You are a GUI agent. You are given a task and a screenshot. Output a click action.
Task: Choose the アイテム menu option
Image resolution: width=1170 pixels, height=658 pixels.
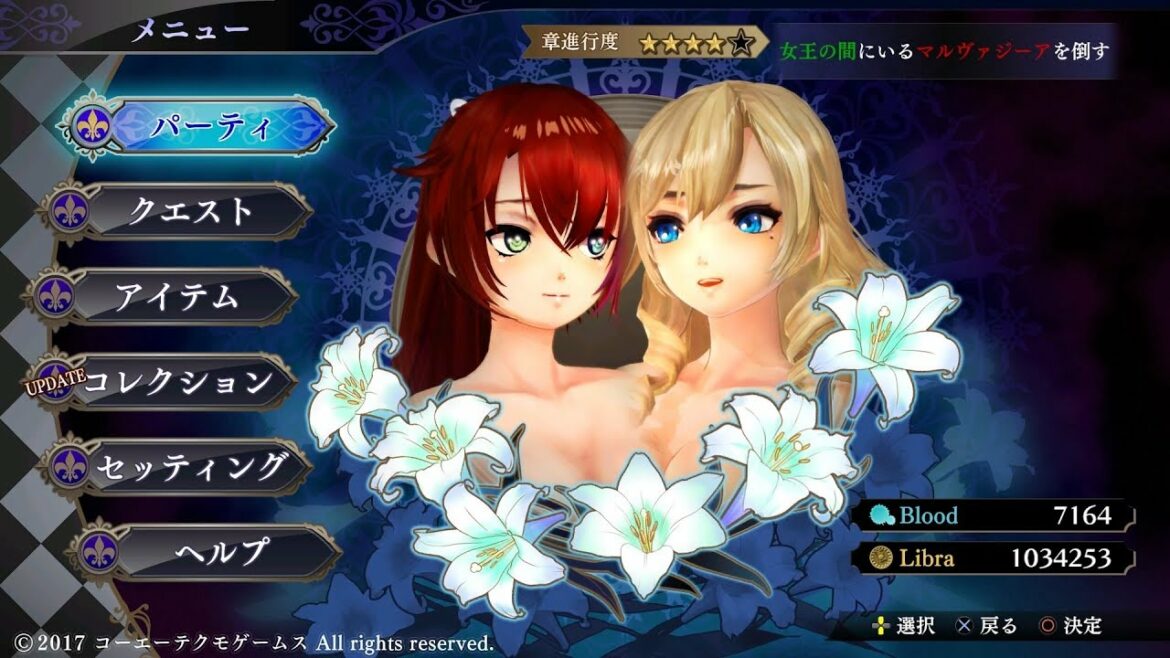[178, 297]
